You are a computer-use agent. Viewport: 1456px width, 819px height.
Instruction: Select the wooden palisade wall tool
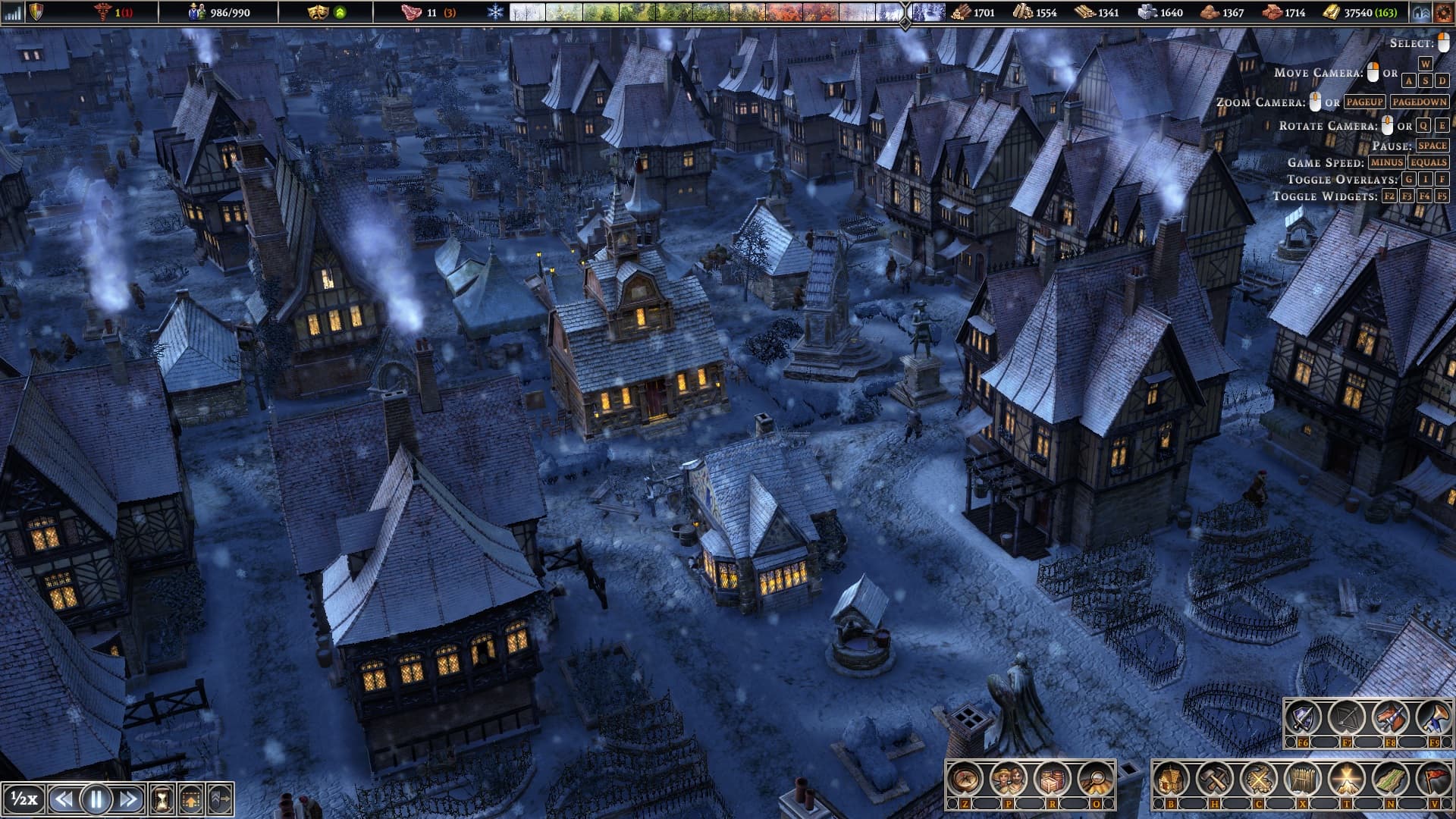tap(1302, 779)
